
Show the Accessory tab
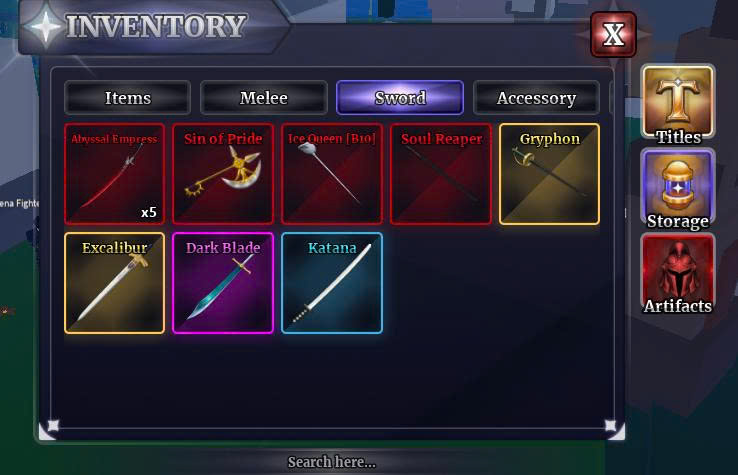(536, 98)
